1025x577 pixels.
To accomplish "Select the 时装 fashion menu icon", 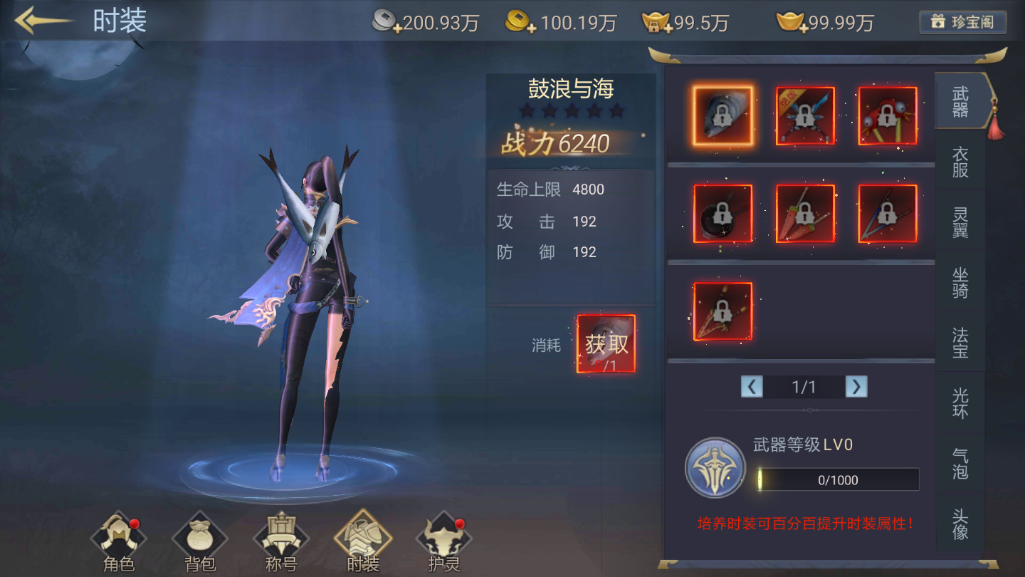I will point(363,542).
